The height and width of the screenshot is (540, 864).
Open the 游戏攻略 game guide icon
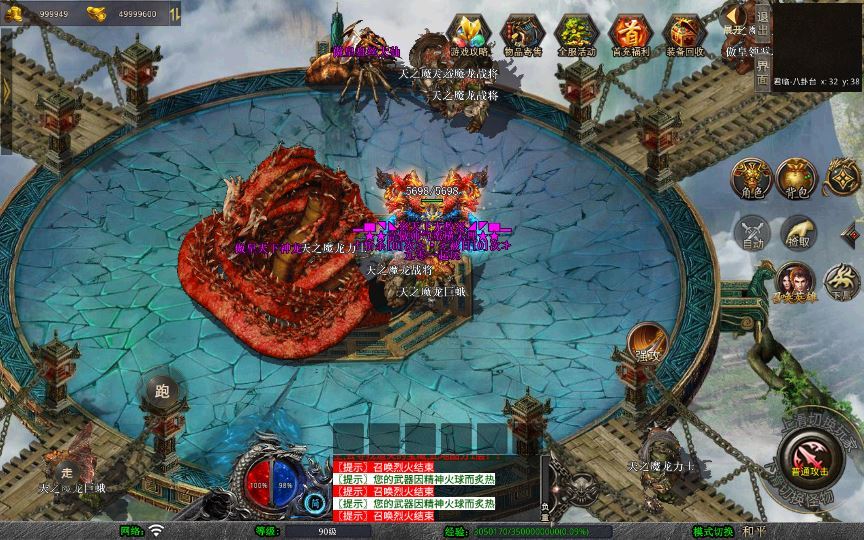click(x=468, y=35)
